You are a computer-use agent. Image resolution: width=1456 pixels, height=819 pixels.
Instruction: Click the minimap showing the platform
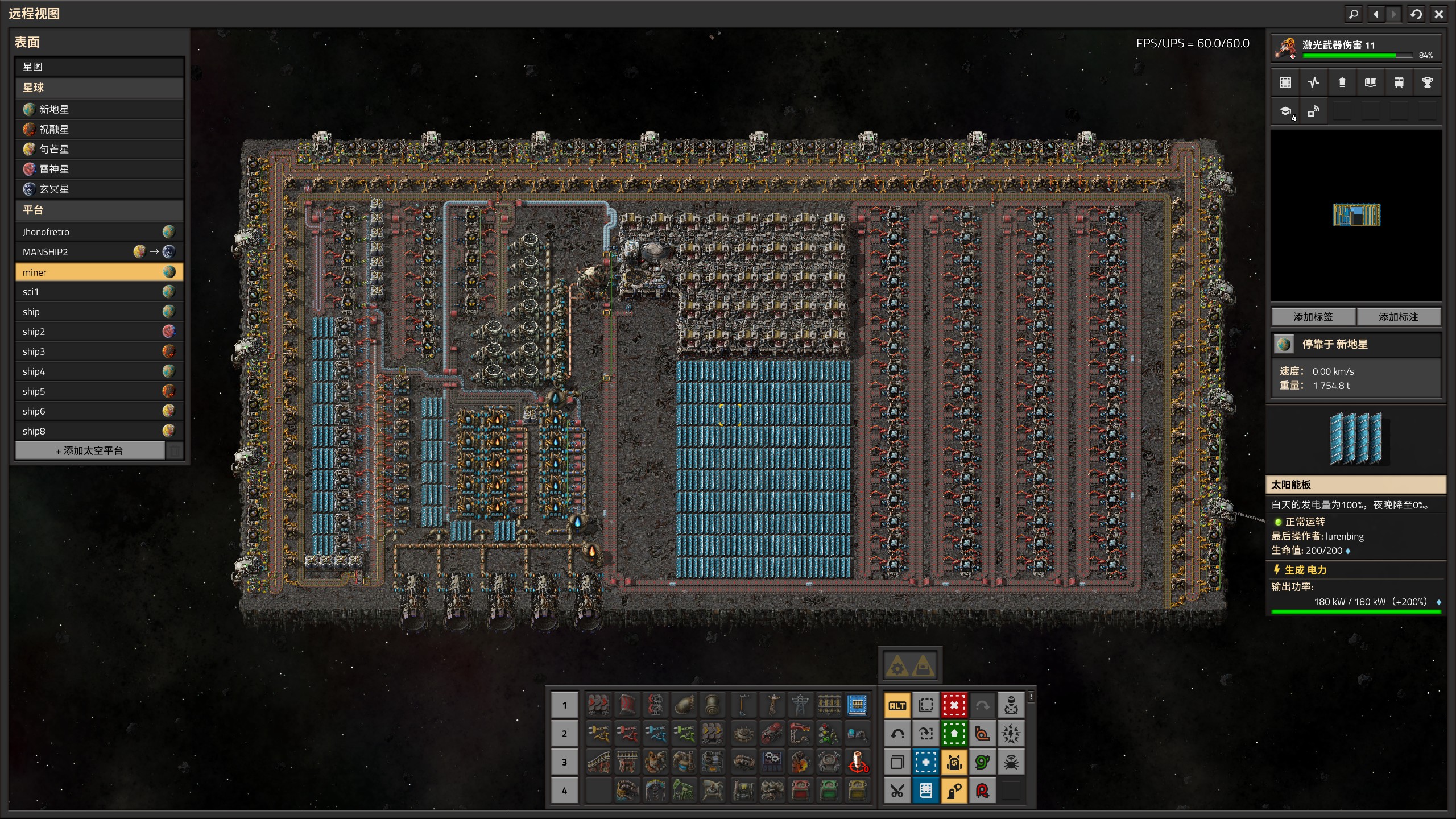pyautogui.click(x=1356, y=215)
